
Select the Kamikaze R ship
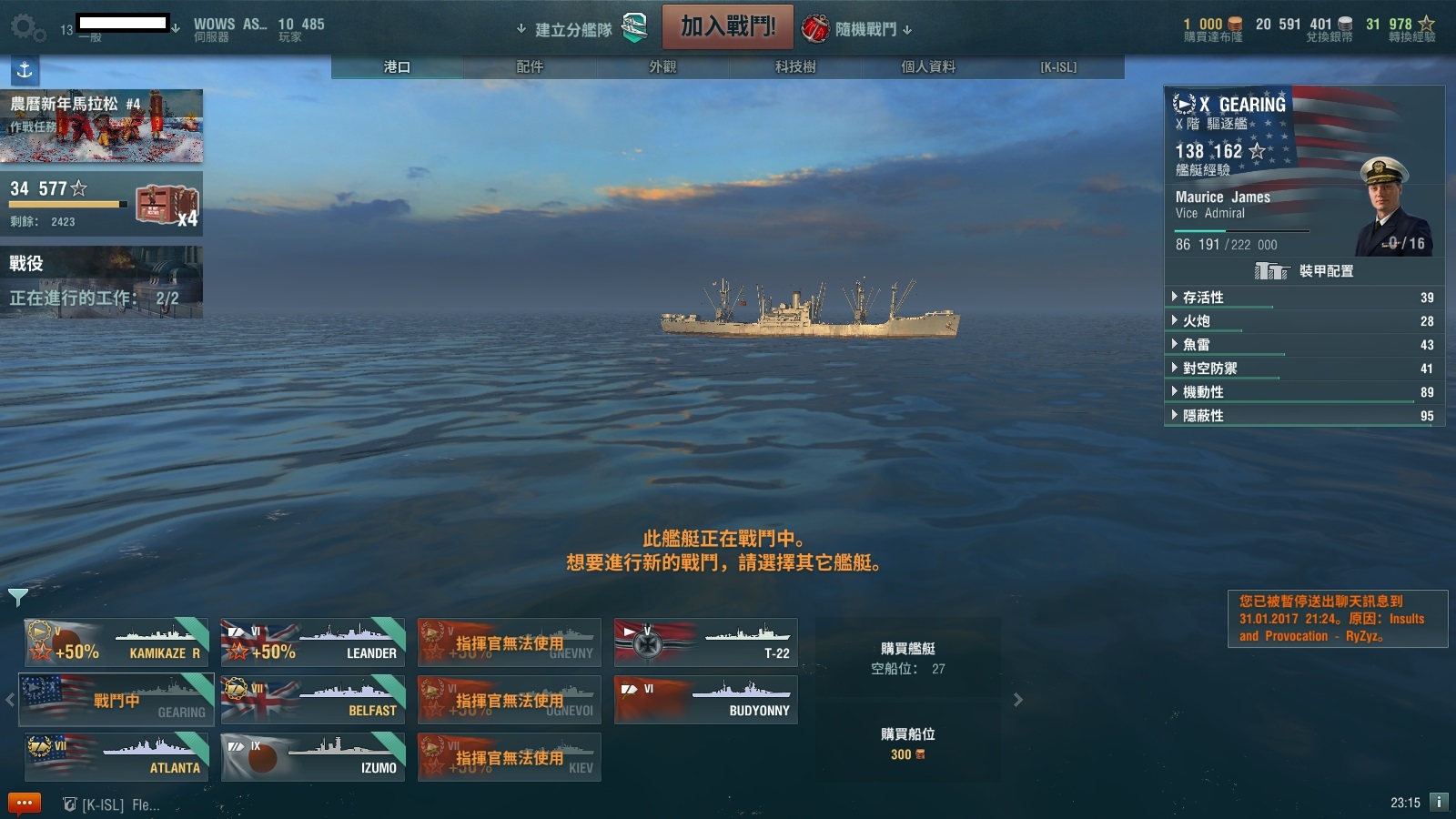click(117, 642)
